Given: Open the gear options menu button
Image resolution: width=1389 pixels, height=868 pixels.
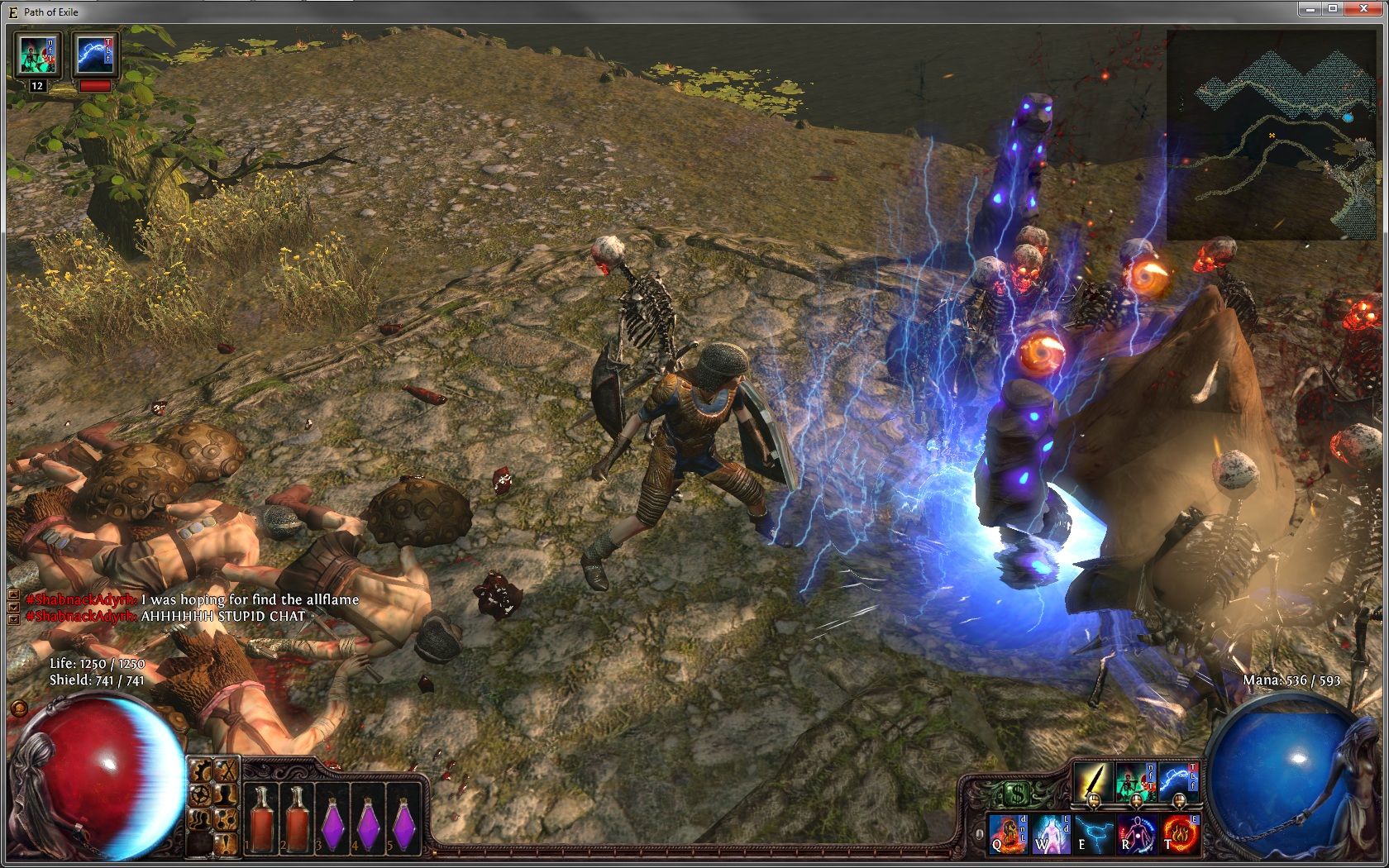Looking at the screenshot, I should 201,795.
